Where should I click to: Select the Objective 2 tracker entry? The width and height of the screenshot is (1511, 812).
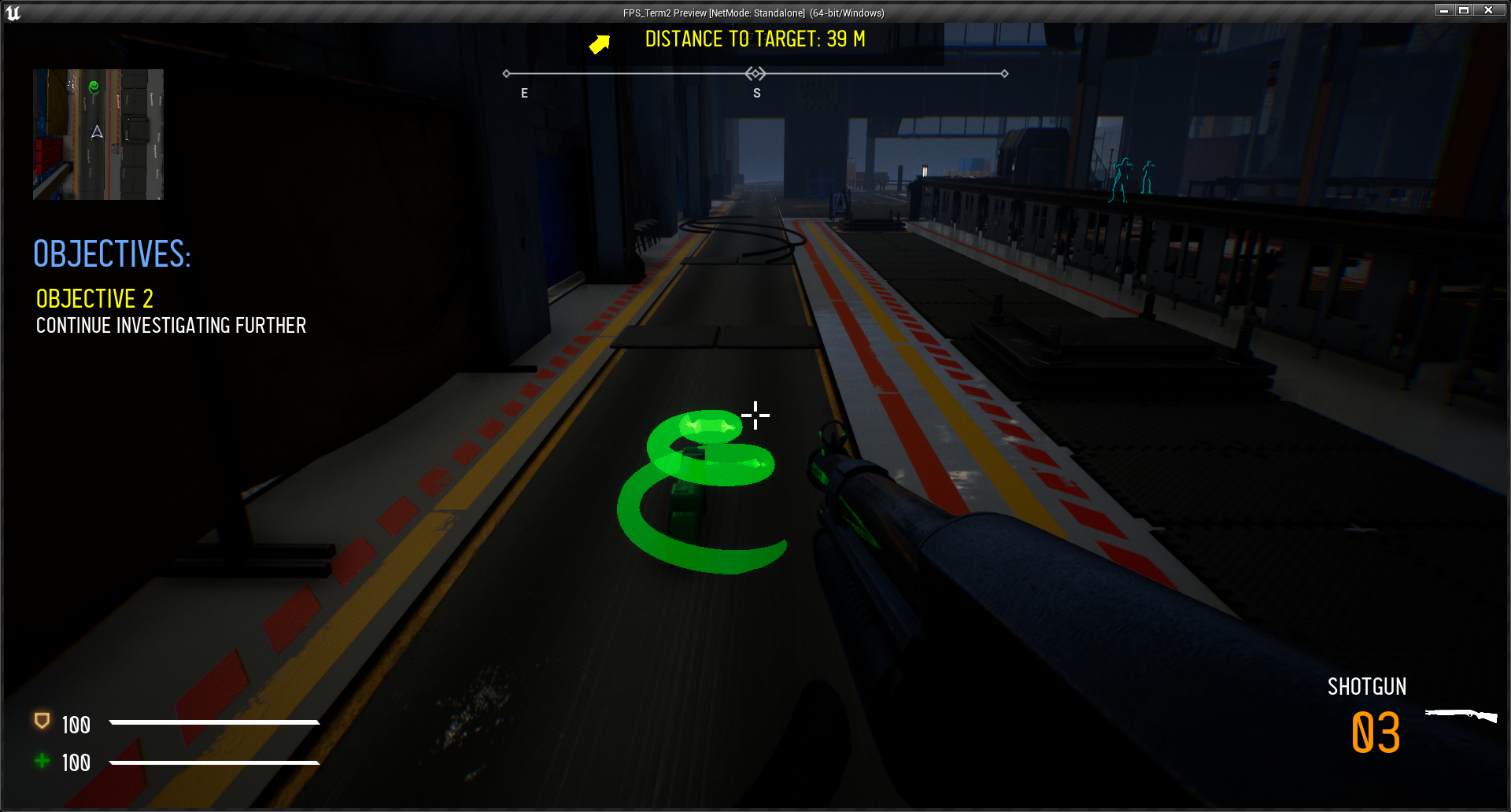coord(94,299)
